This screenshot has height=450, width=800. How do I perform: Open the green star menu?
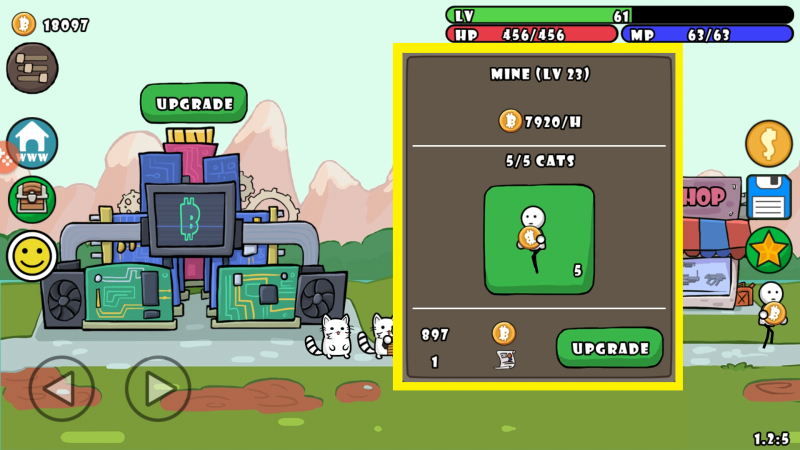point(768,250)
